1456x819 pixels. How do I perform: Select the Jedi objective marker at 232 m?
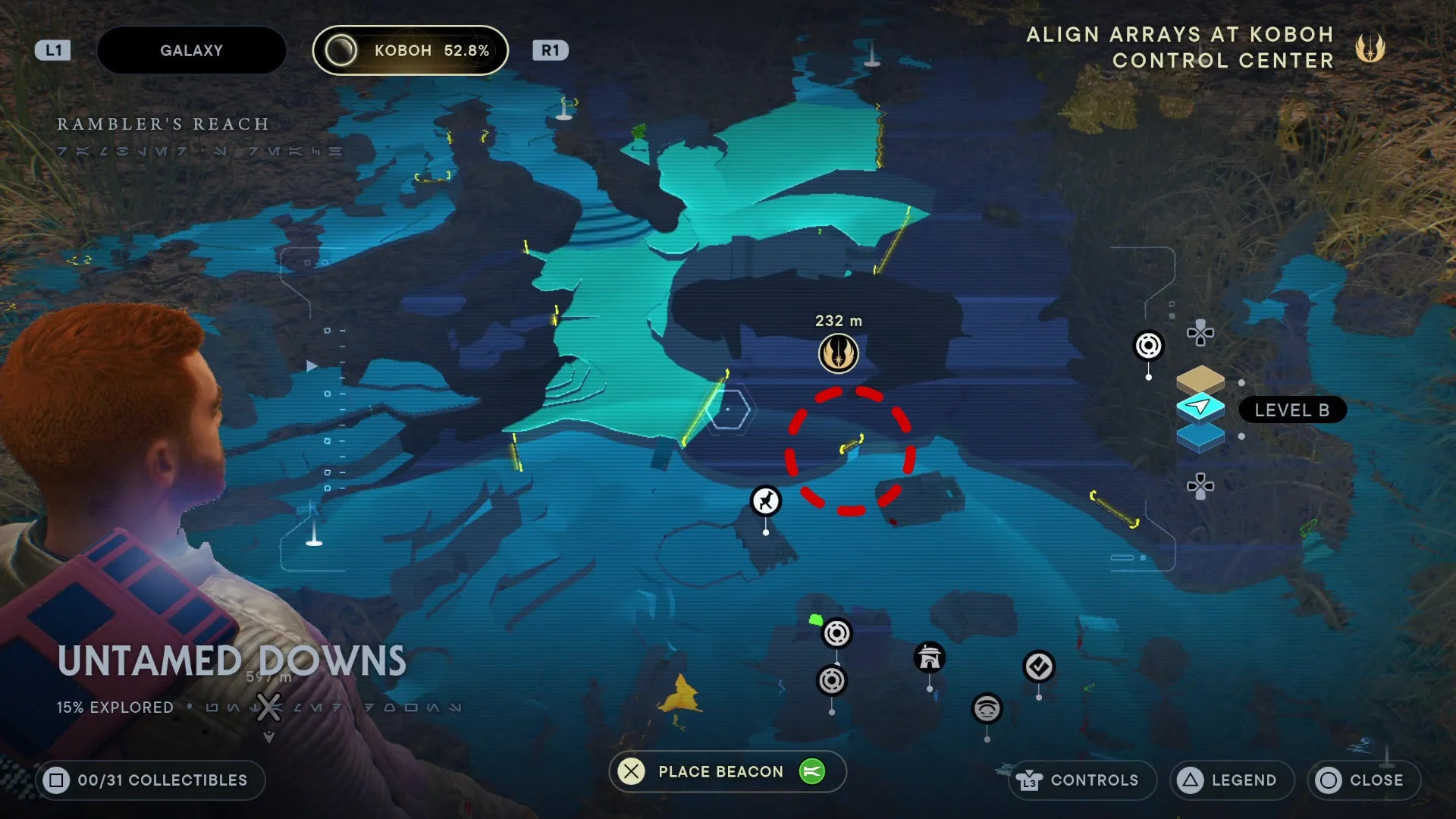pos(838,353)
